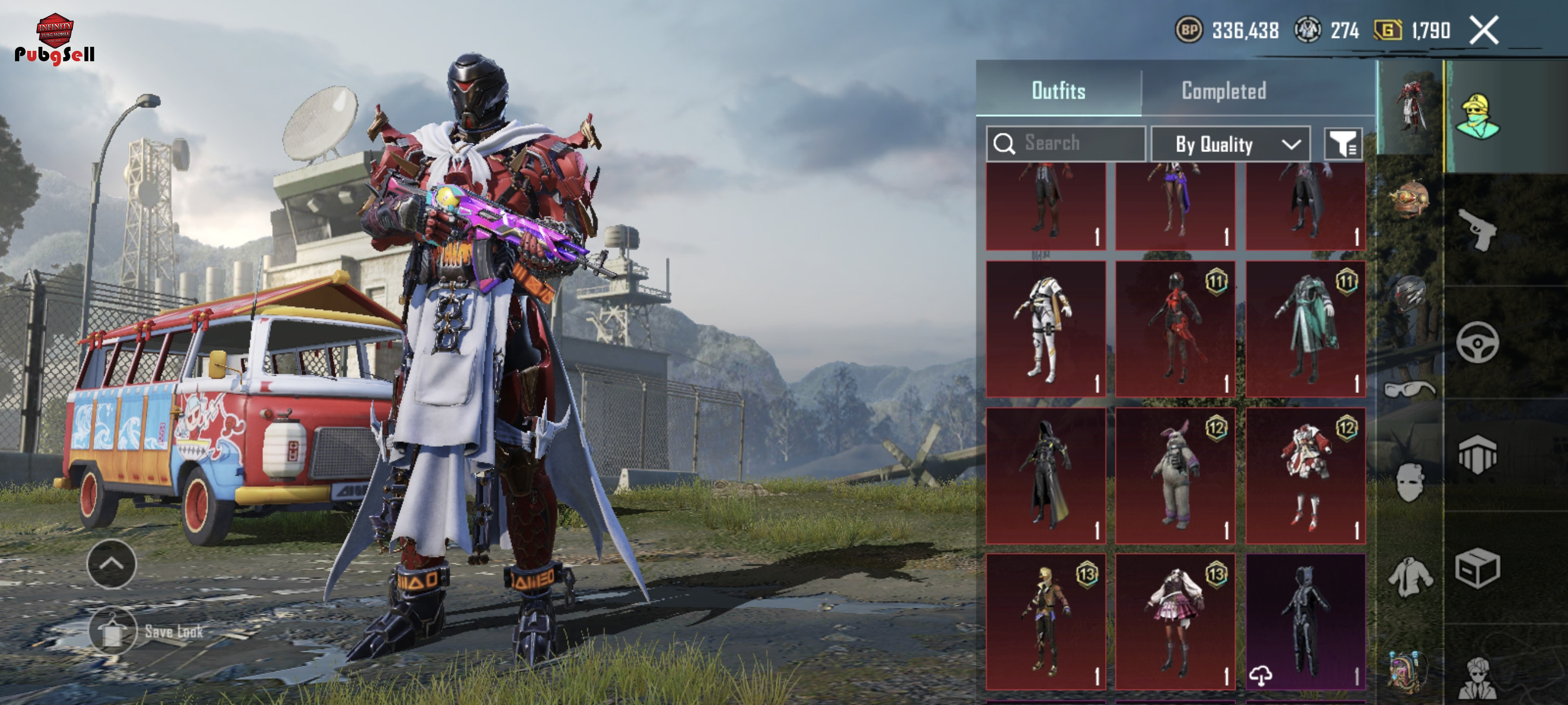
Task: Open the By Quality sort dropdown
Action: (x=1230, y=144)
